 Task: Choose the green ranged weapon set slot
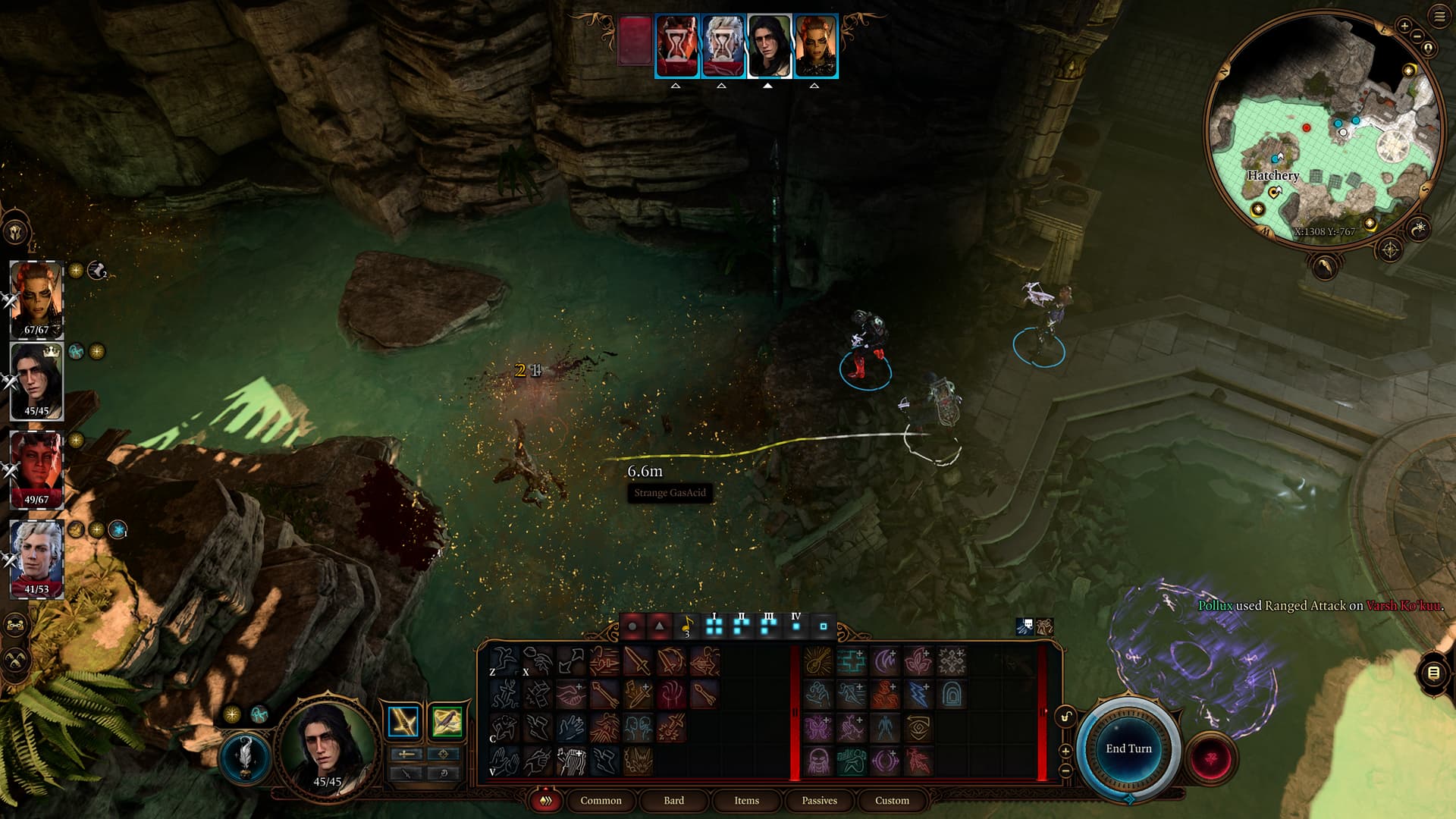[x=447, y=722]
